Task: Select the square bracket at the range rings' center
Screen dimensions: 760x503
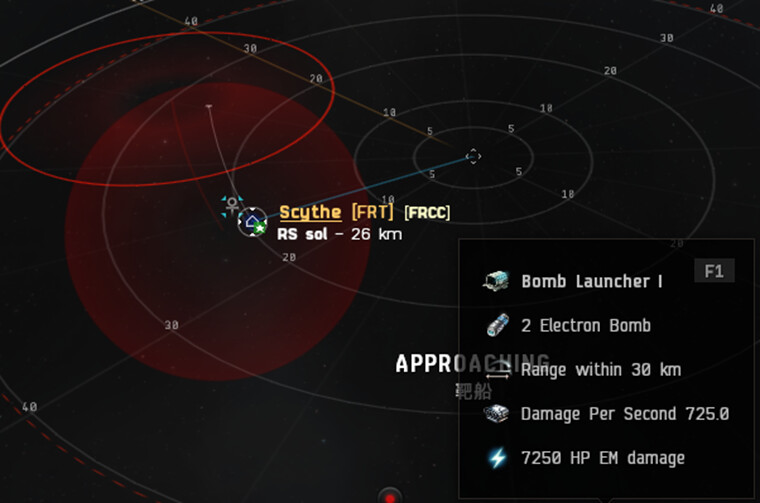Action: [473, 156]
